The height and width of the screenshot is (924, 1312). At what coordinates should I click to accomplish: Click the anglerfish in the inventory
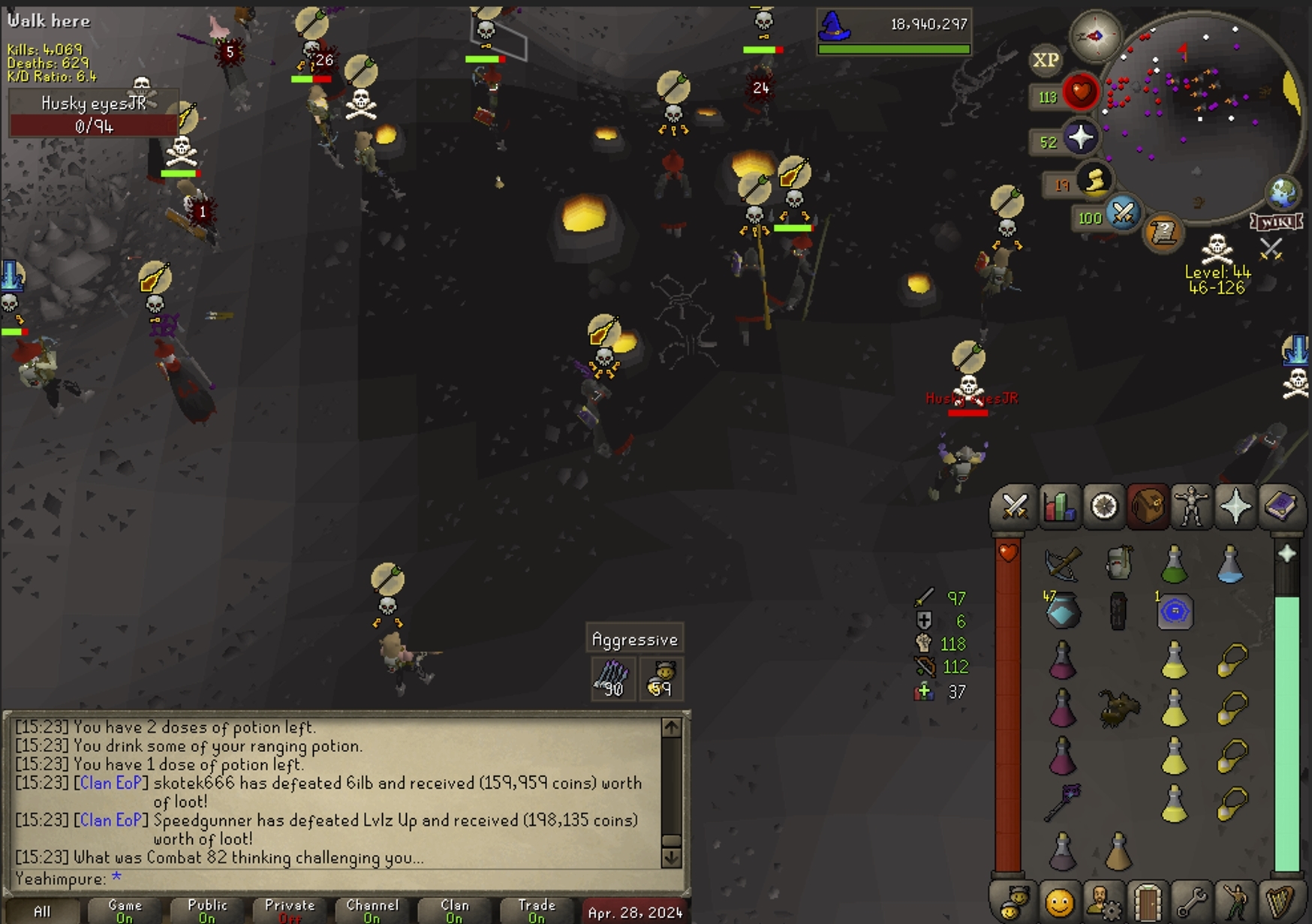click(x=1118, y=707)
